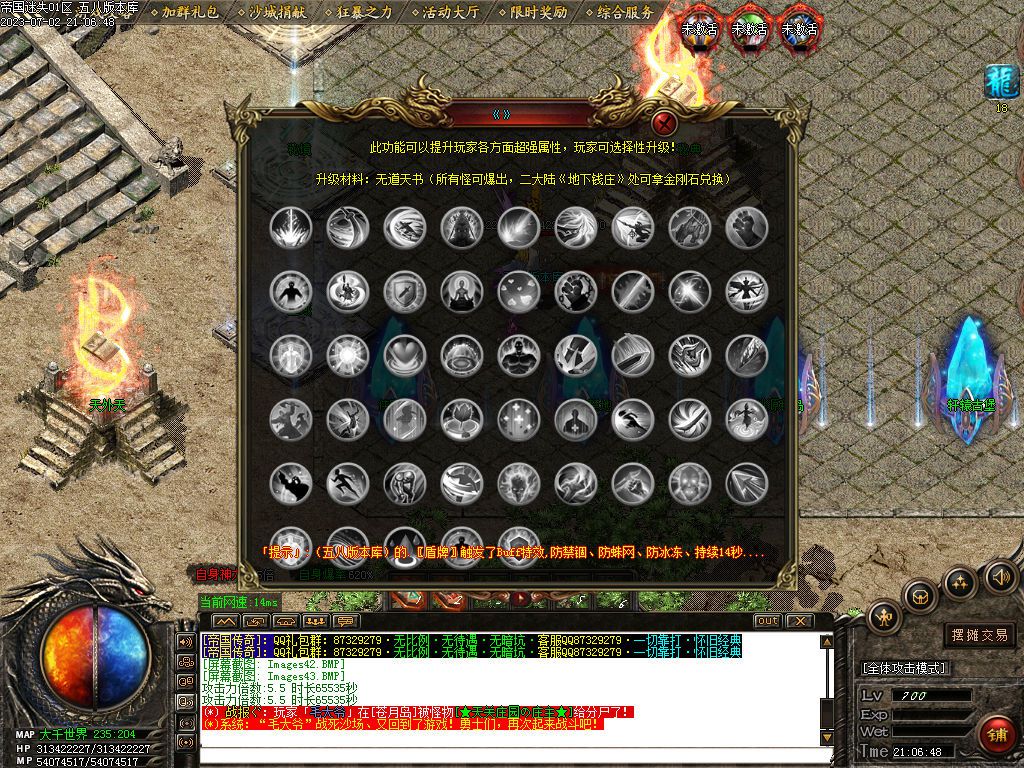Choose the muscular strongman skill icon
Viewport: 1024px width, 768px height.
click(519, 356)
